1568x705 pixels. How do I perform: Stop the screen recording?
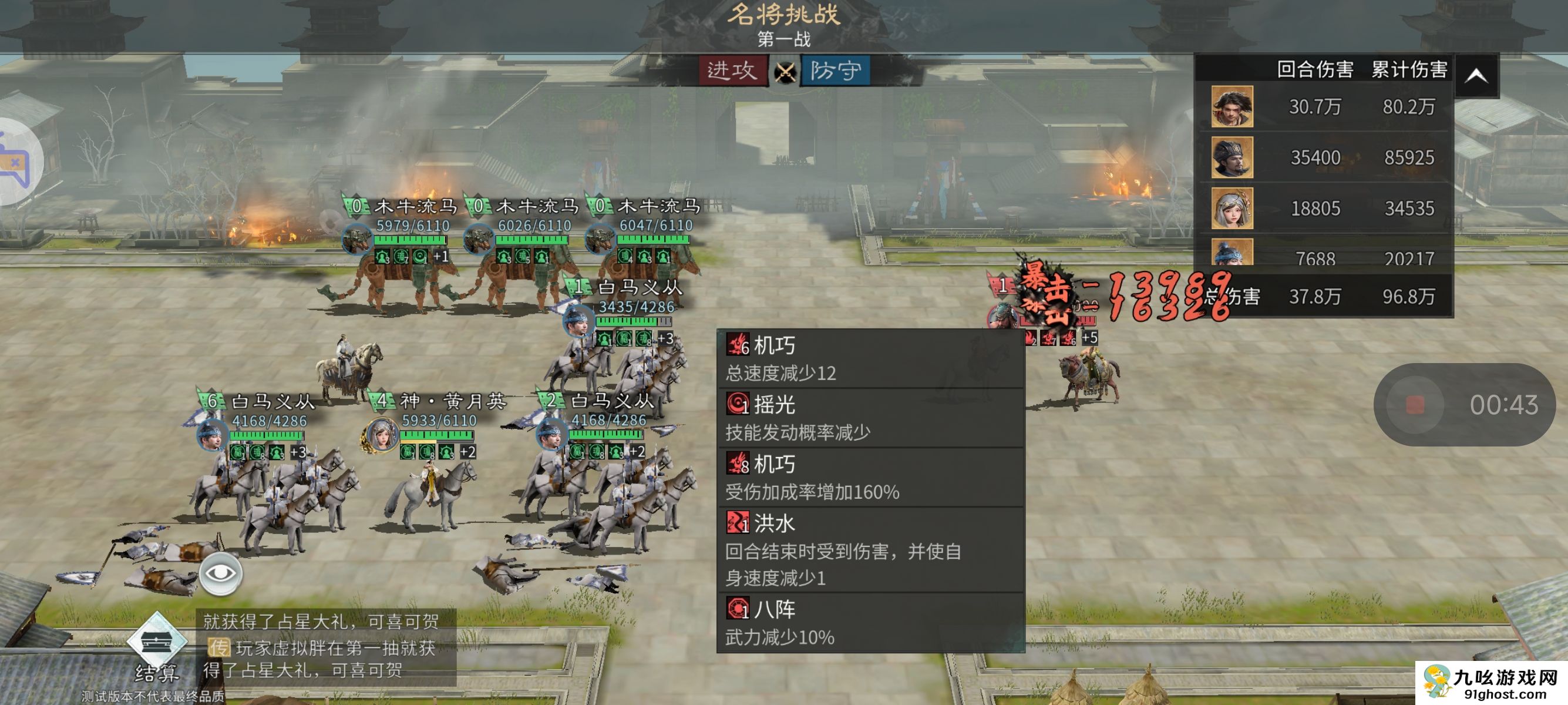coord(1415,405)
